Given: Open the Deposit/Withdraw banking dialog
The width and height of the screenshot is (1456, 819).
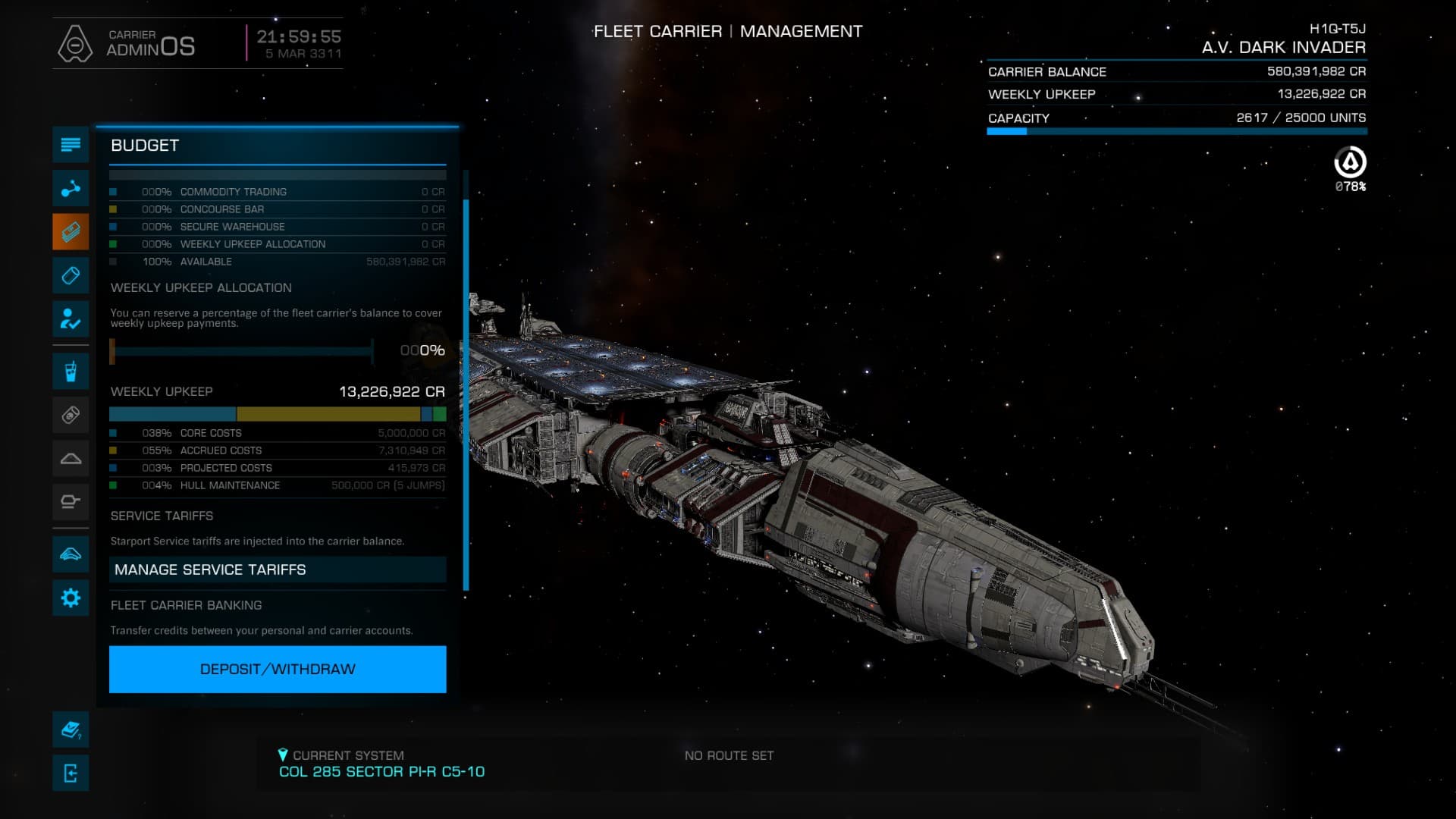Looking at the screenshot, I should (x=278, y=669).
